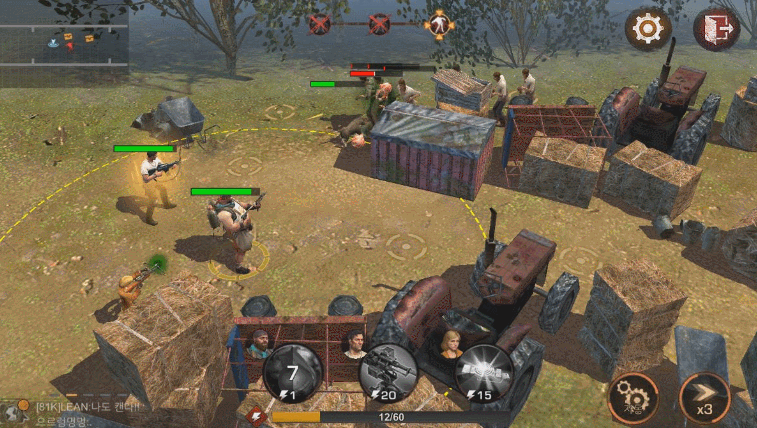This screenshot has width=757, height=428.
Task: Open the minimap with unit markers
Action: point(64,40)
